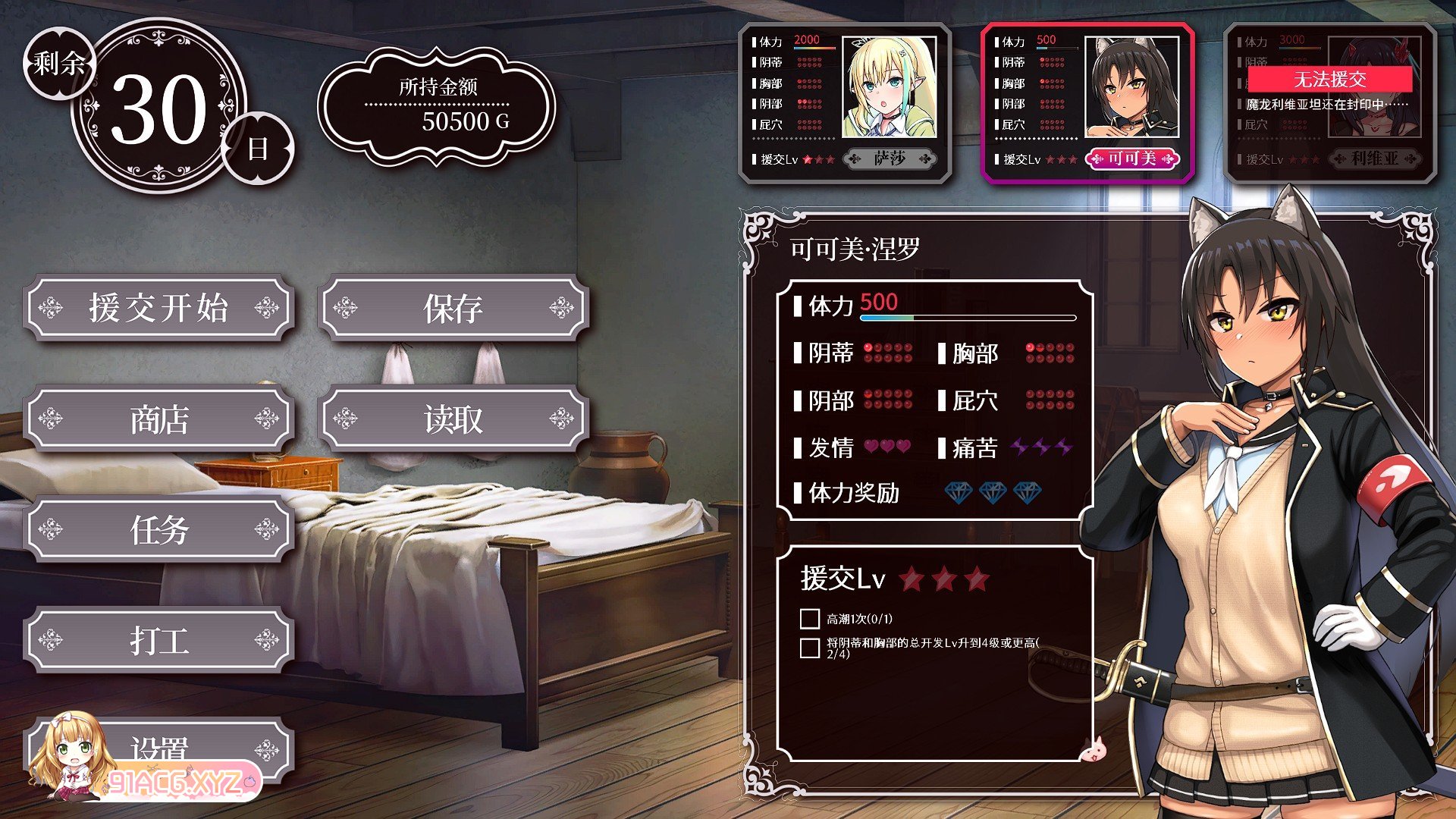Click the 援交开始 start button
Image resolution: width=1456 pixels, height=819 pixels.
[158, 308]
